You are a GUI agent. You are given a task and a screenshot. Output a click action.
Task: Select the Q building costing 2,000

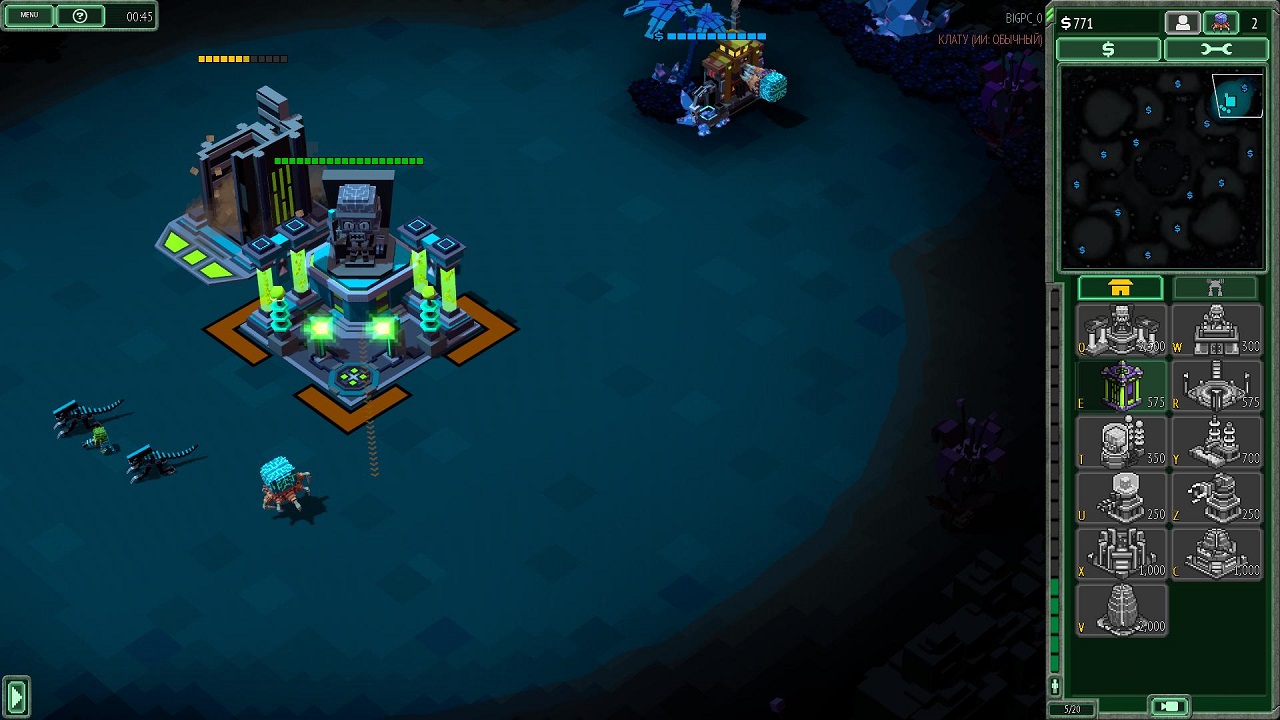1121,331
